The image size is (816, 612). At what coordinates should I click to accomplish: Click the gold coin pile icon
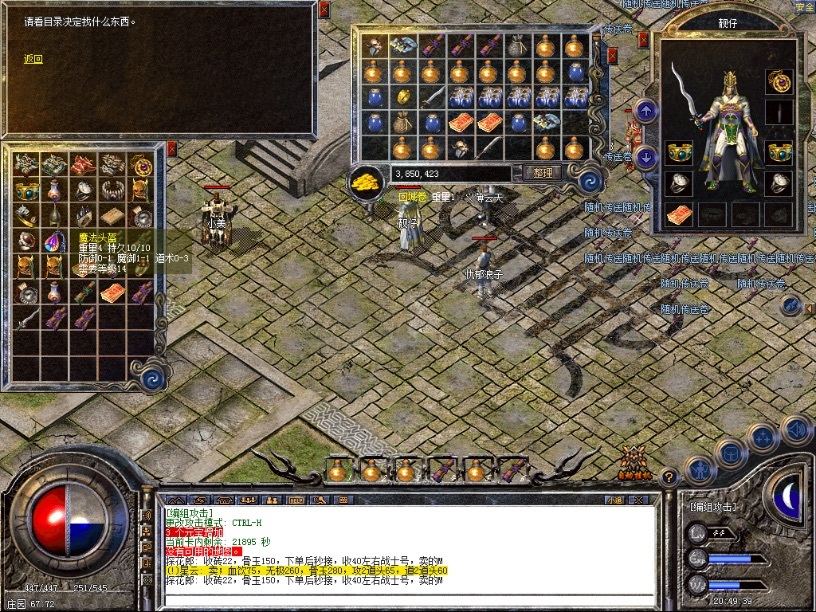tap(365, 181)
